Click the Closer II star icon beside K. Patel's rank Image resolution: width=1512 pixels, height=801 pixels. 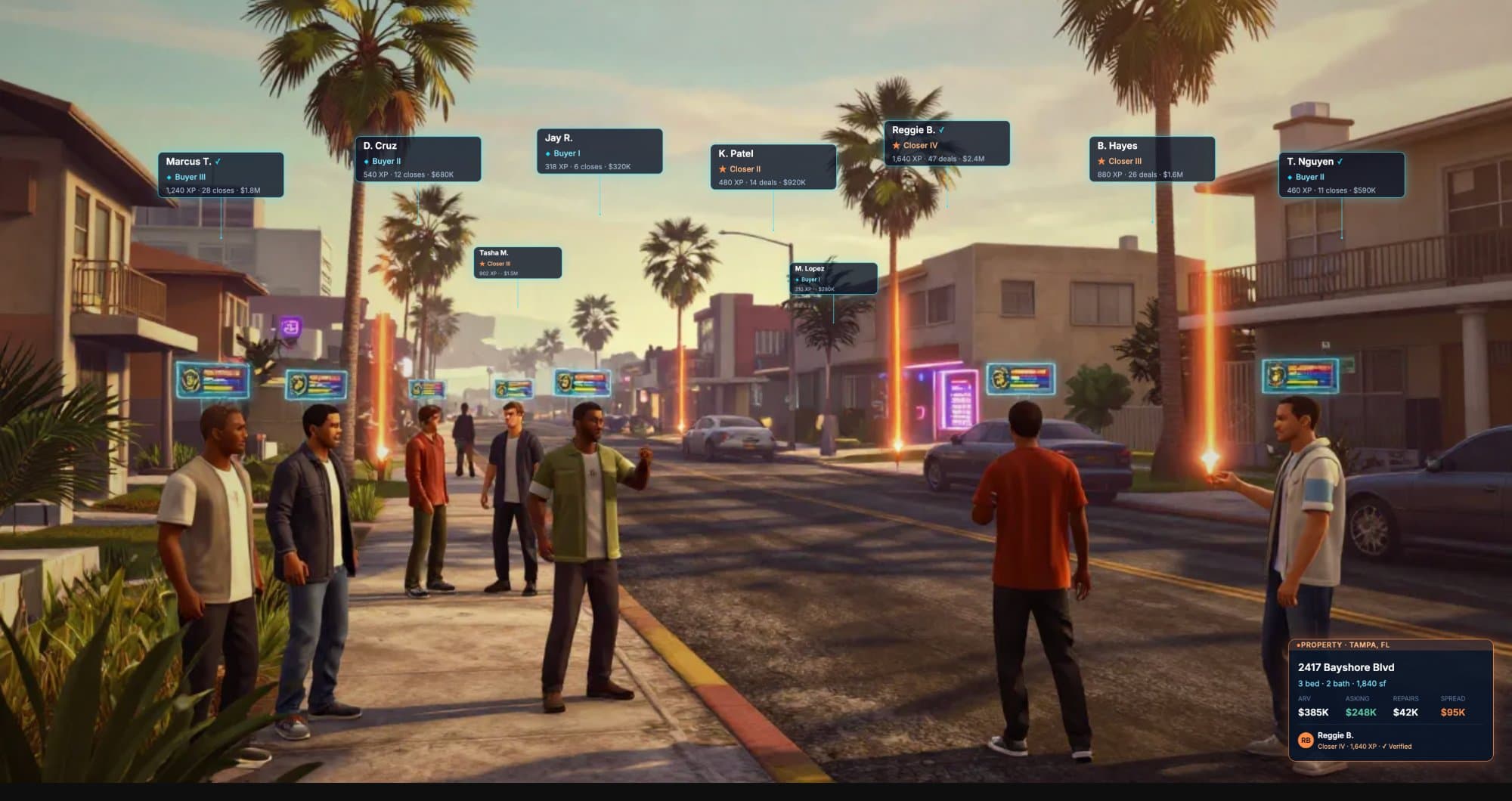[722, 169]
